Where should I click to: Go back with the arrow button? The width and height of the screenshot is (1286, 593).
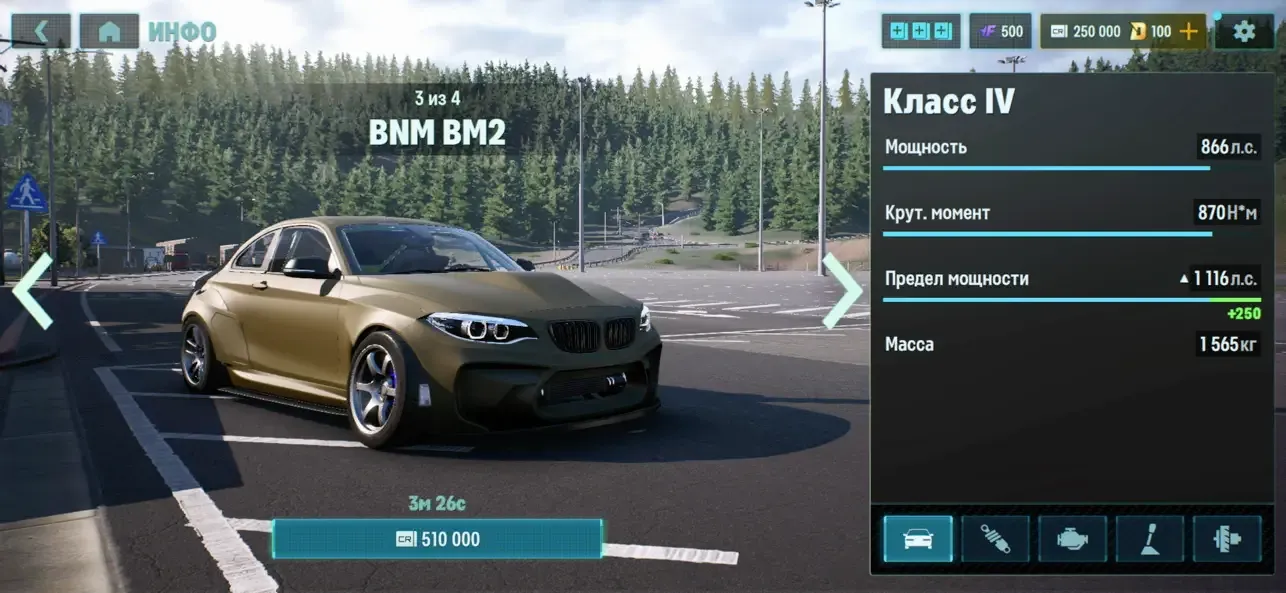coord(41,31)
